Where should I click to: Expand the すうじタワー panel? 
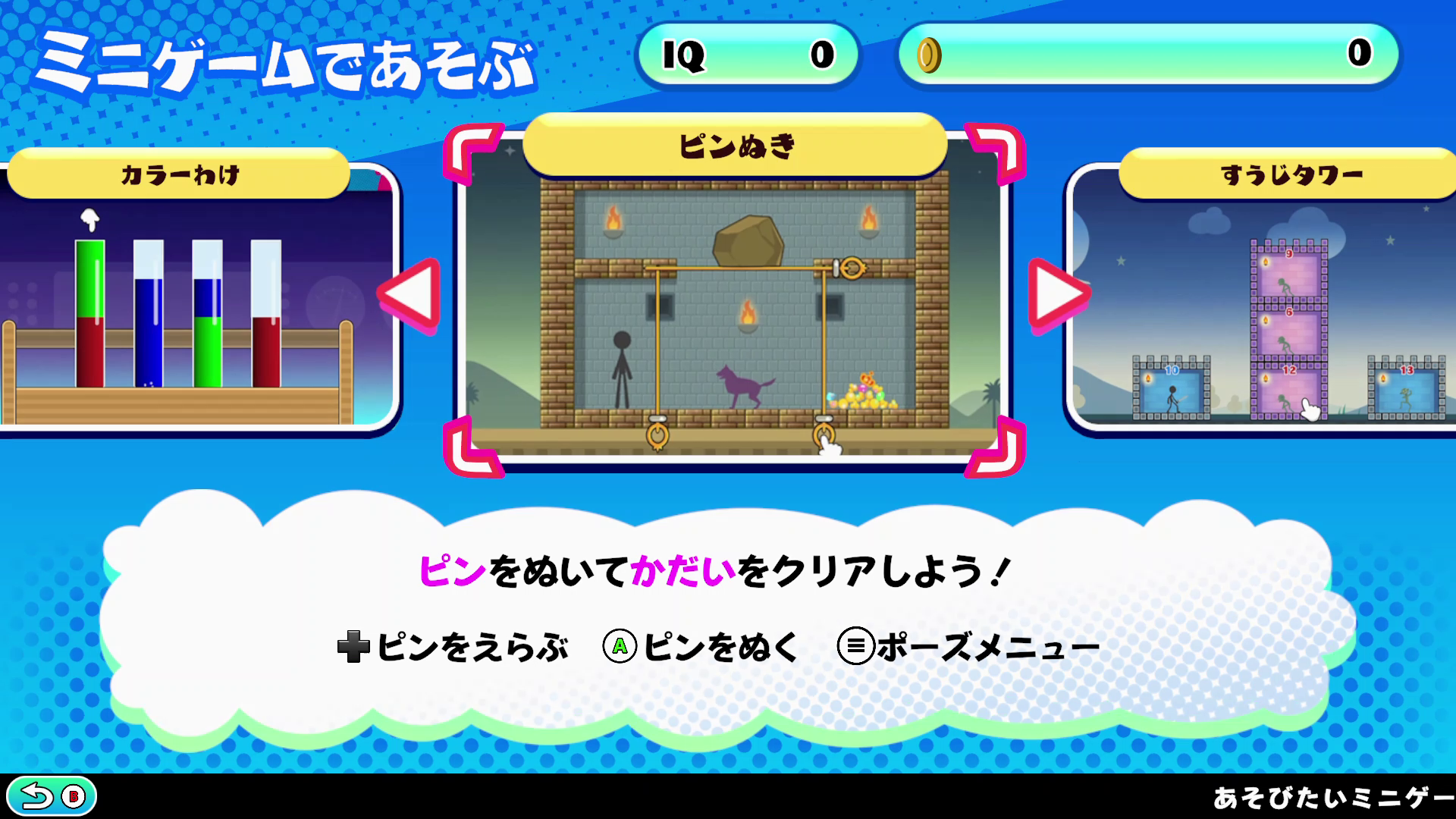pos(1274,303)
